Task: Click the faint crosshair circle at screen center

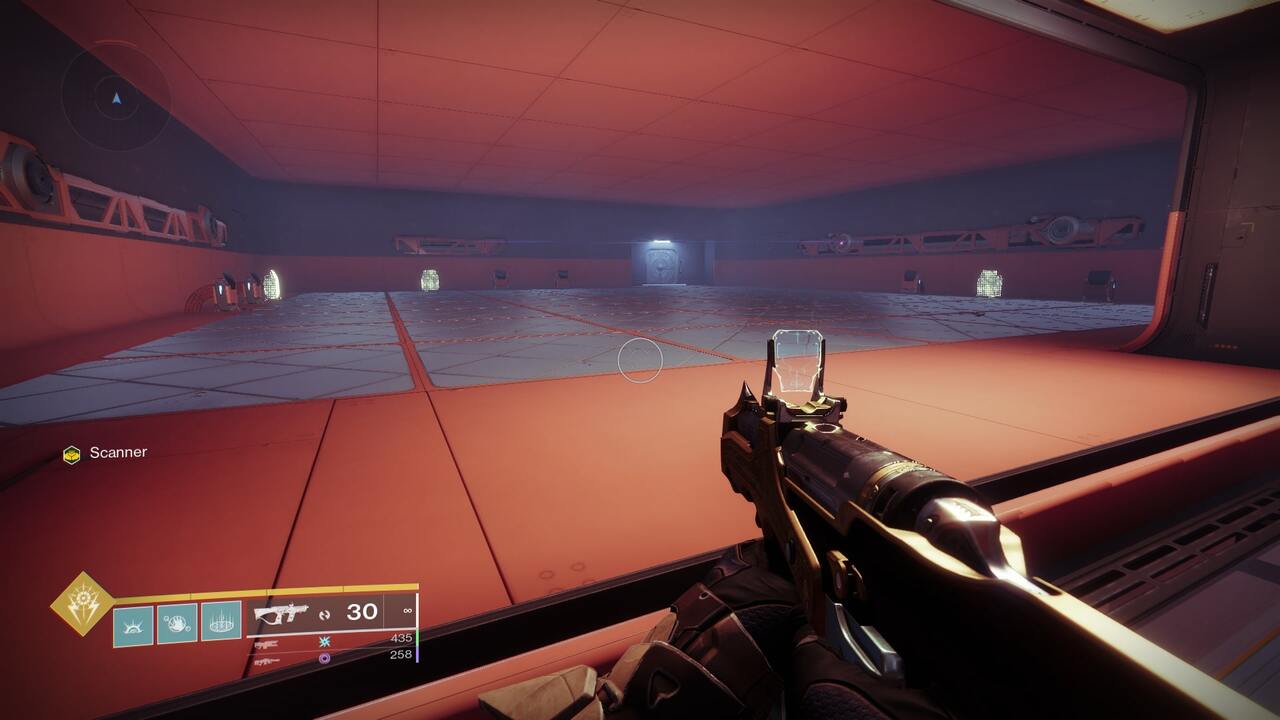Action: [x=640, y=360]
